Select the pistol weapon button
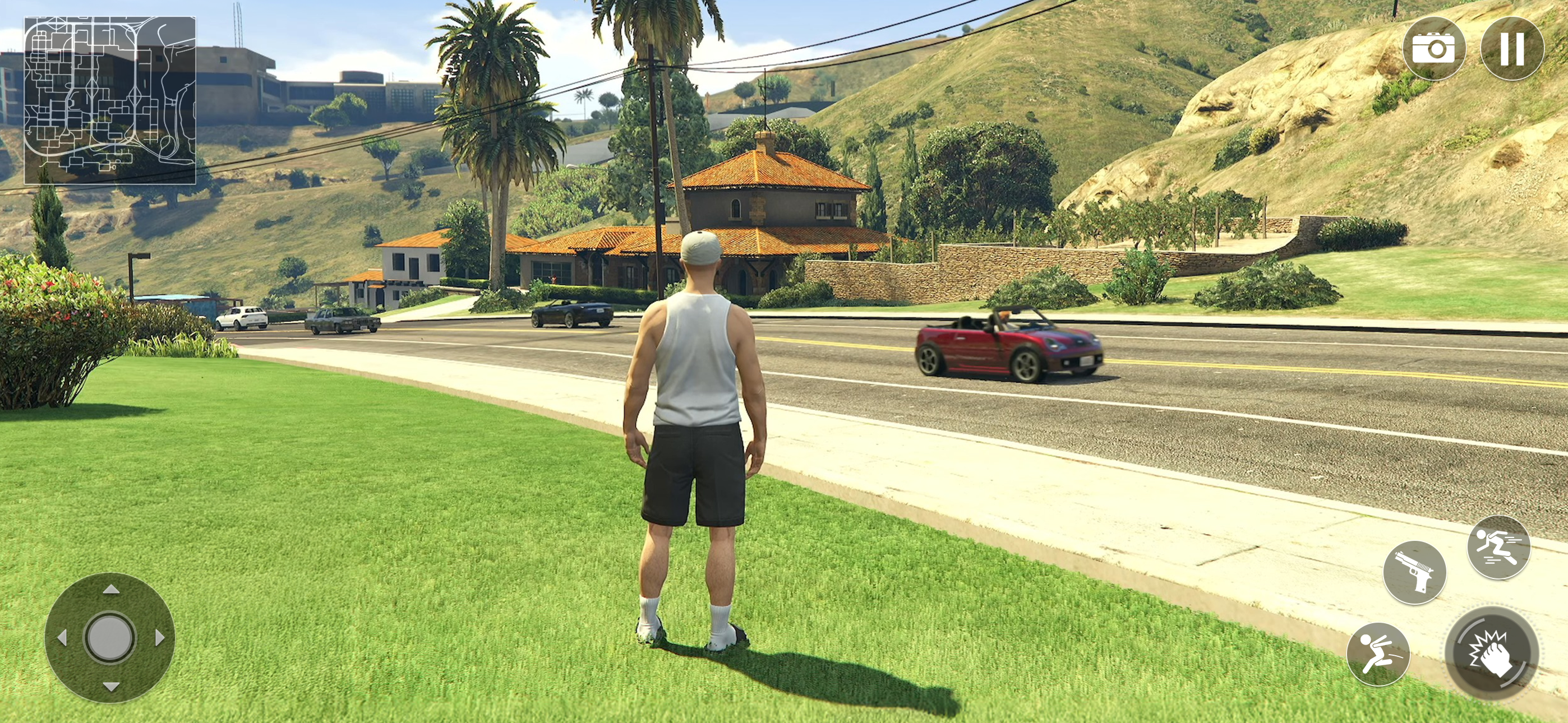This screenshot has height=723, width=1568. (x=1414, y=572)
